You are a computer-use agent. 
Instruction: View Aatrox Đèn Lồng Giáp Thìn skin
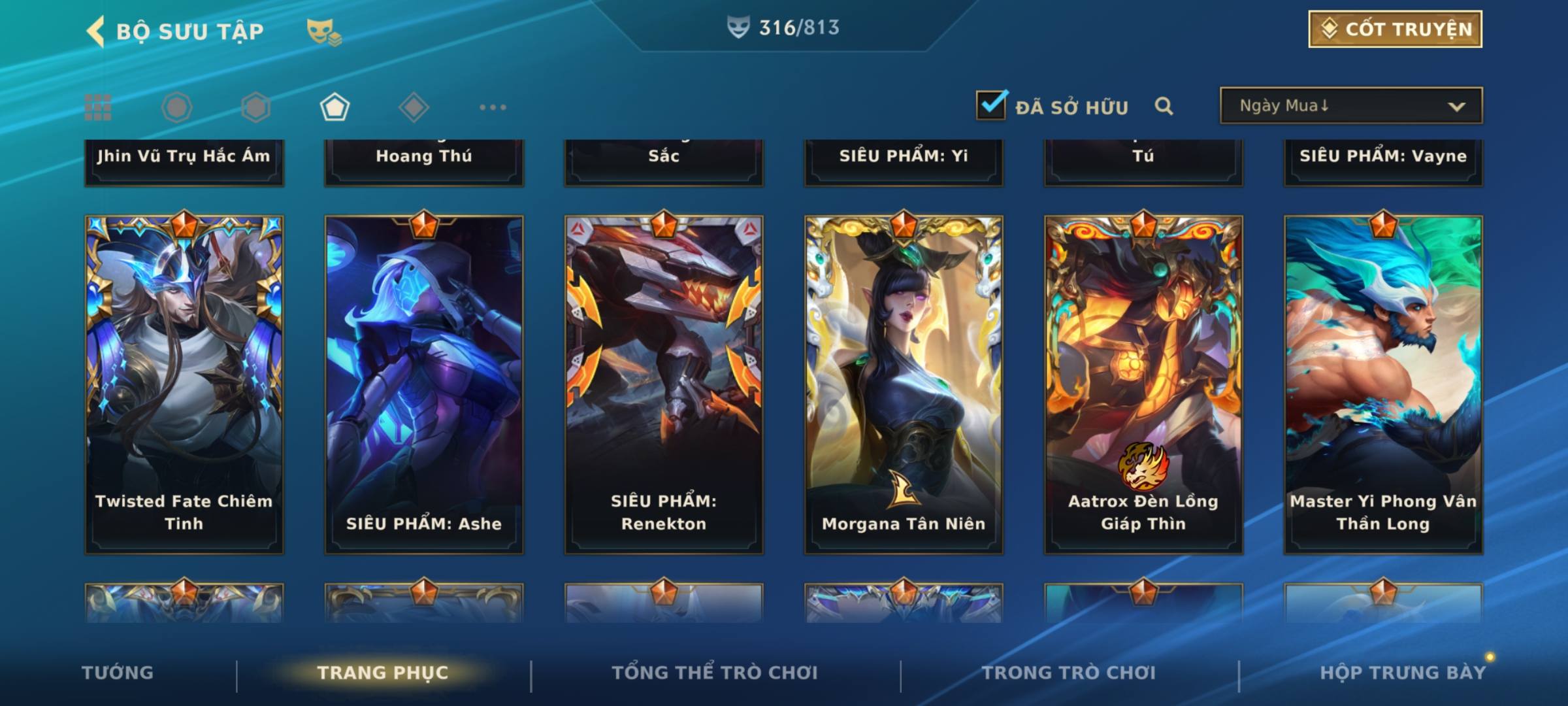[x=1143, y=384]
